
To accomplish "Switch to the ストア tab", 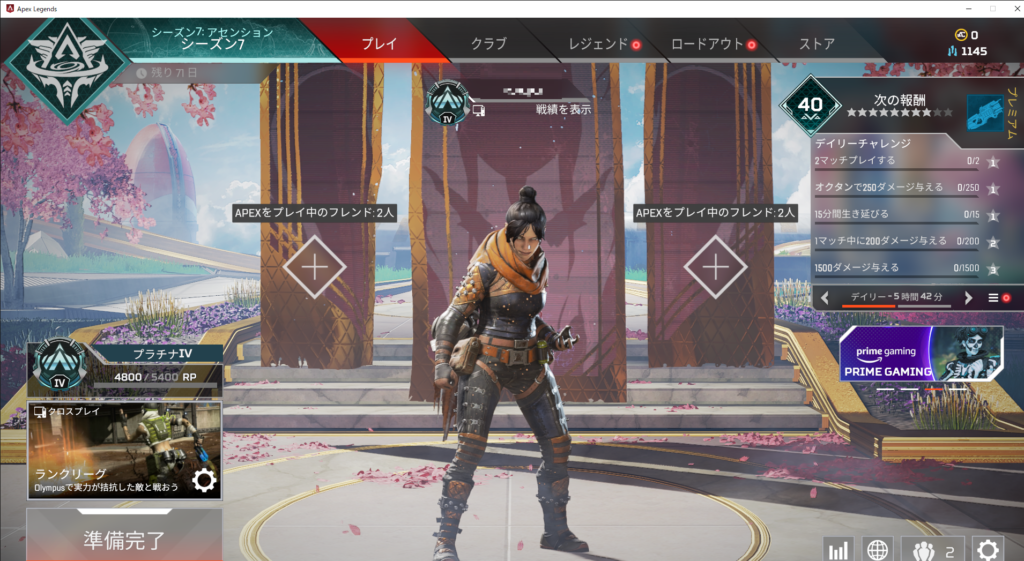I will [x=817, y=44].
